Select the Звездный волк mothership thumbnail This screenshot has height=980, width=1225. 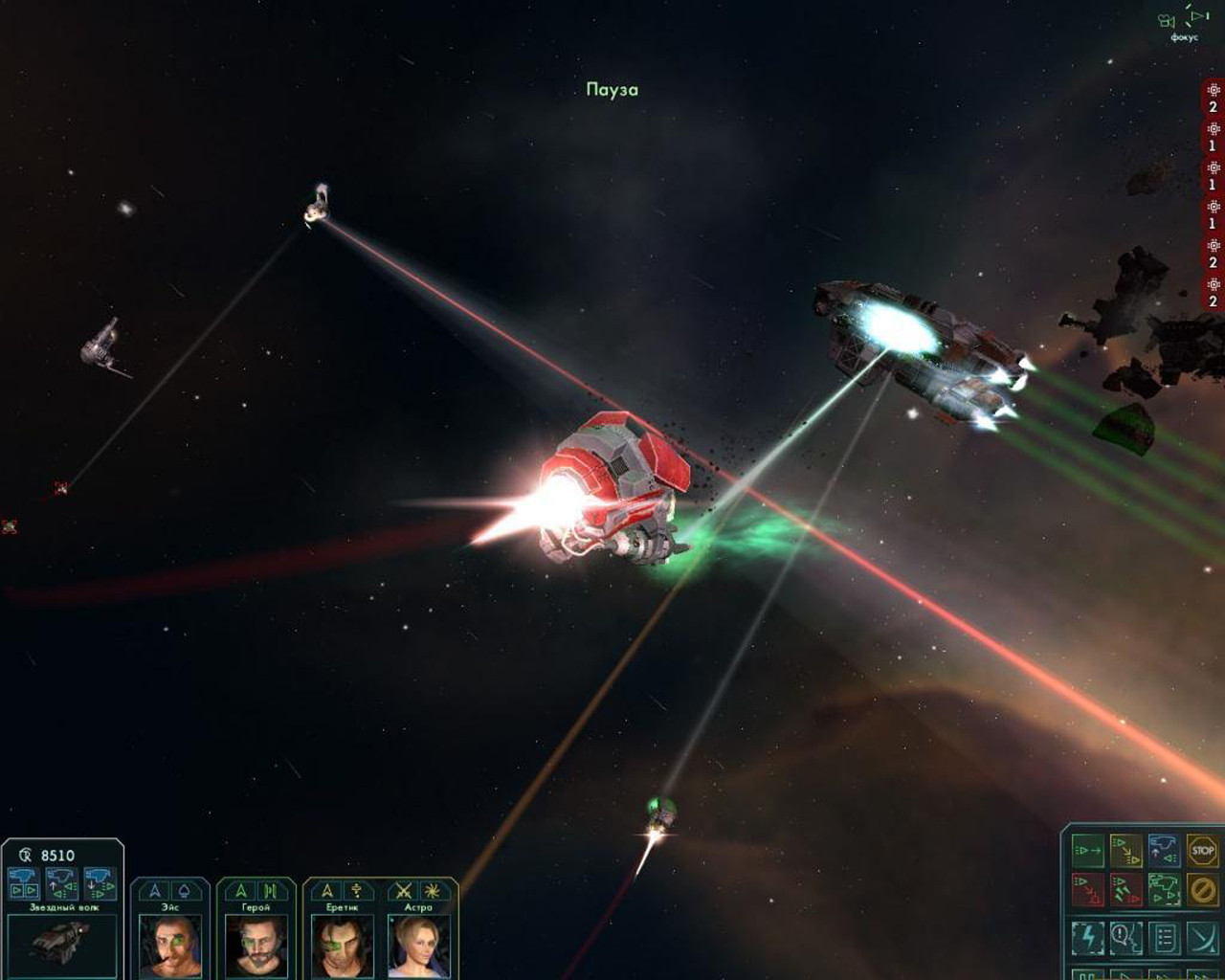62,944
